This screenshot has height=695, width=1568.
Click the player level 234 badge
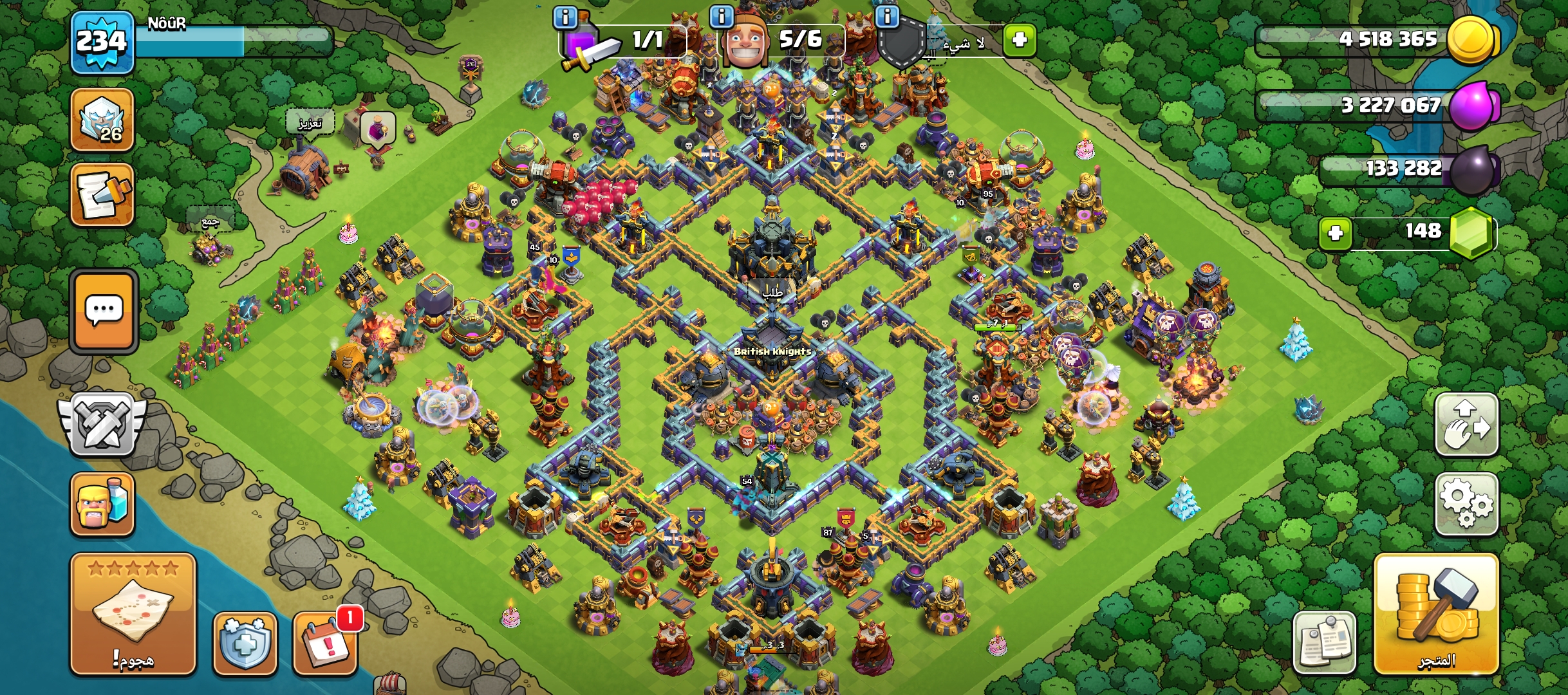point(102,42)
